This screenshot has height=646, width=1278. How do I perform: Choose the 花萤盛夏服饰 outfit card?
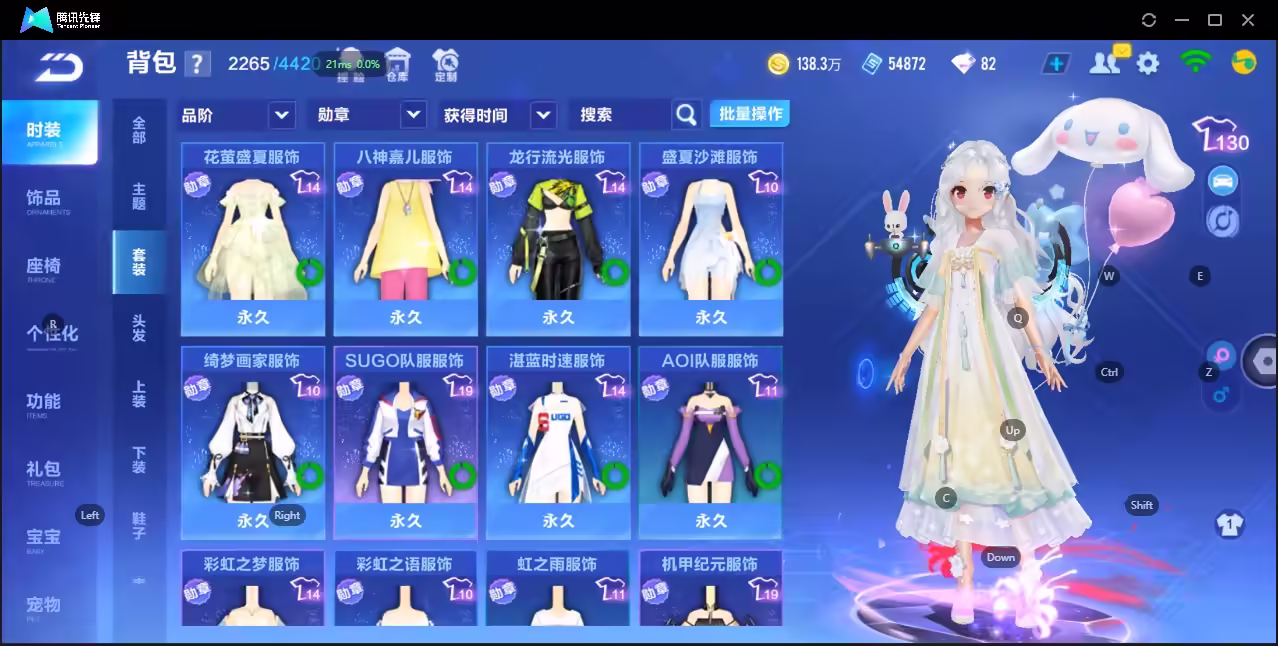point(252,238)
